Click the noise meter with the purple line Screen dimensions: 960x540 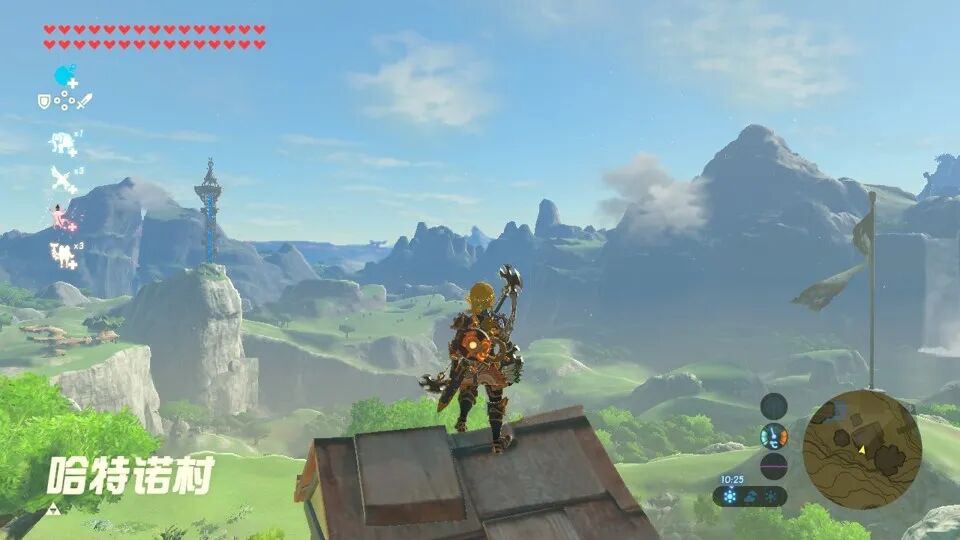tap(774, 466)
